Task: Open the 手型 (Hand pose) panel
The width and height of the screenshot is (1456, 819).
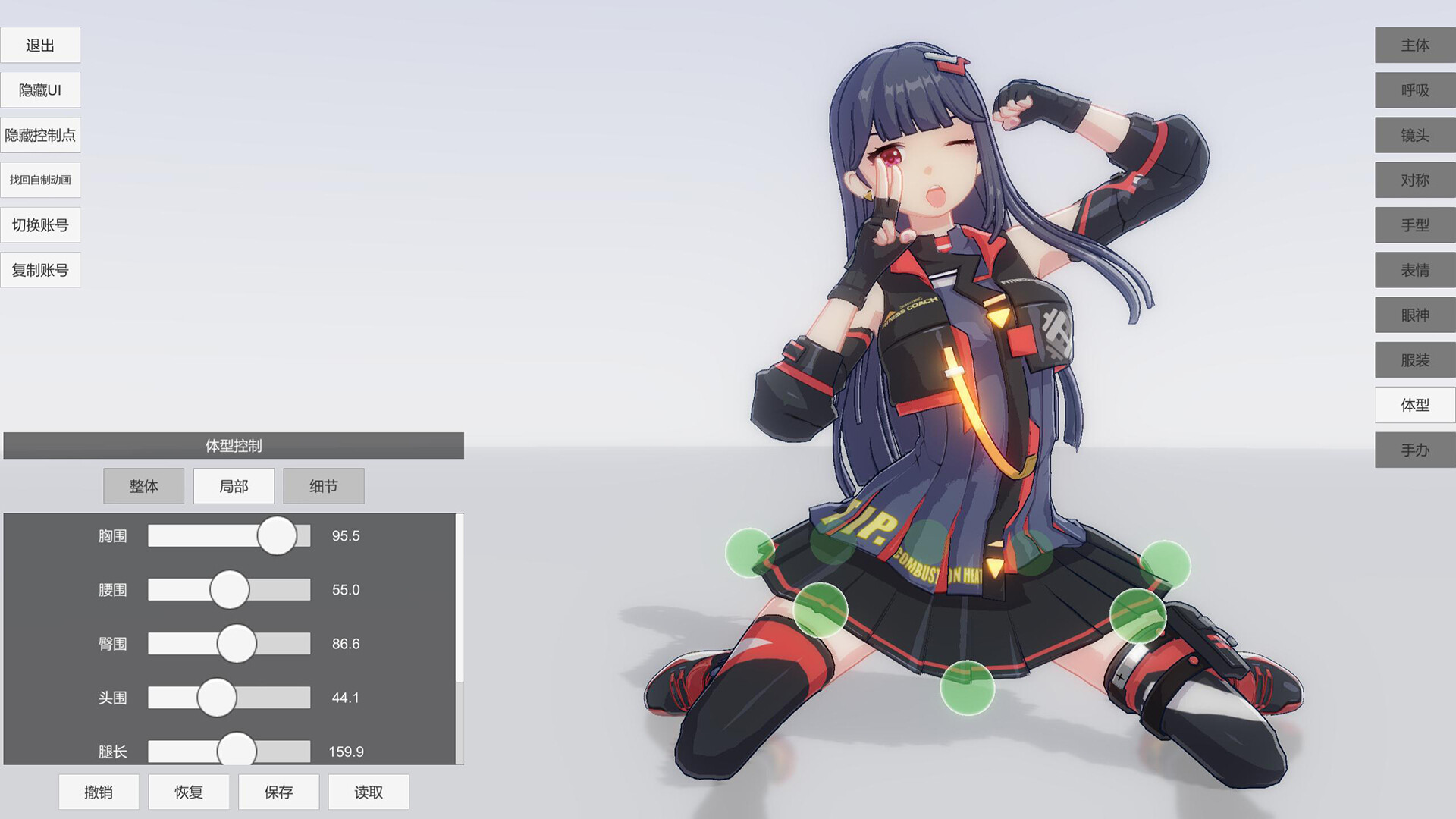Action: click(x=1414, y=224)
